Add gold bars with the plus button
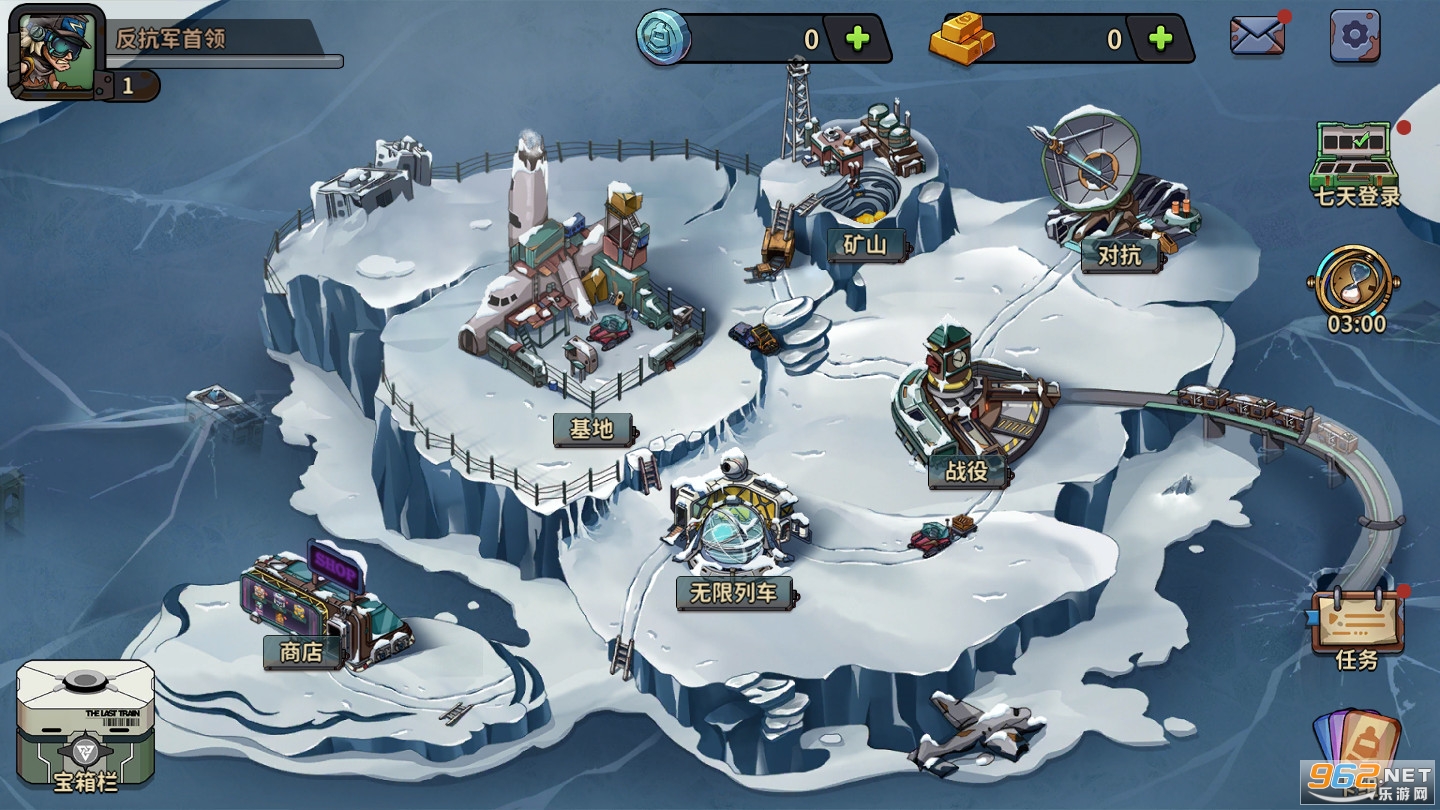Screen dimensions: 1440x810 1160,39
